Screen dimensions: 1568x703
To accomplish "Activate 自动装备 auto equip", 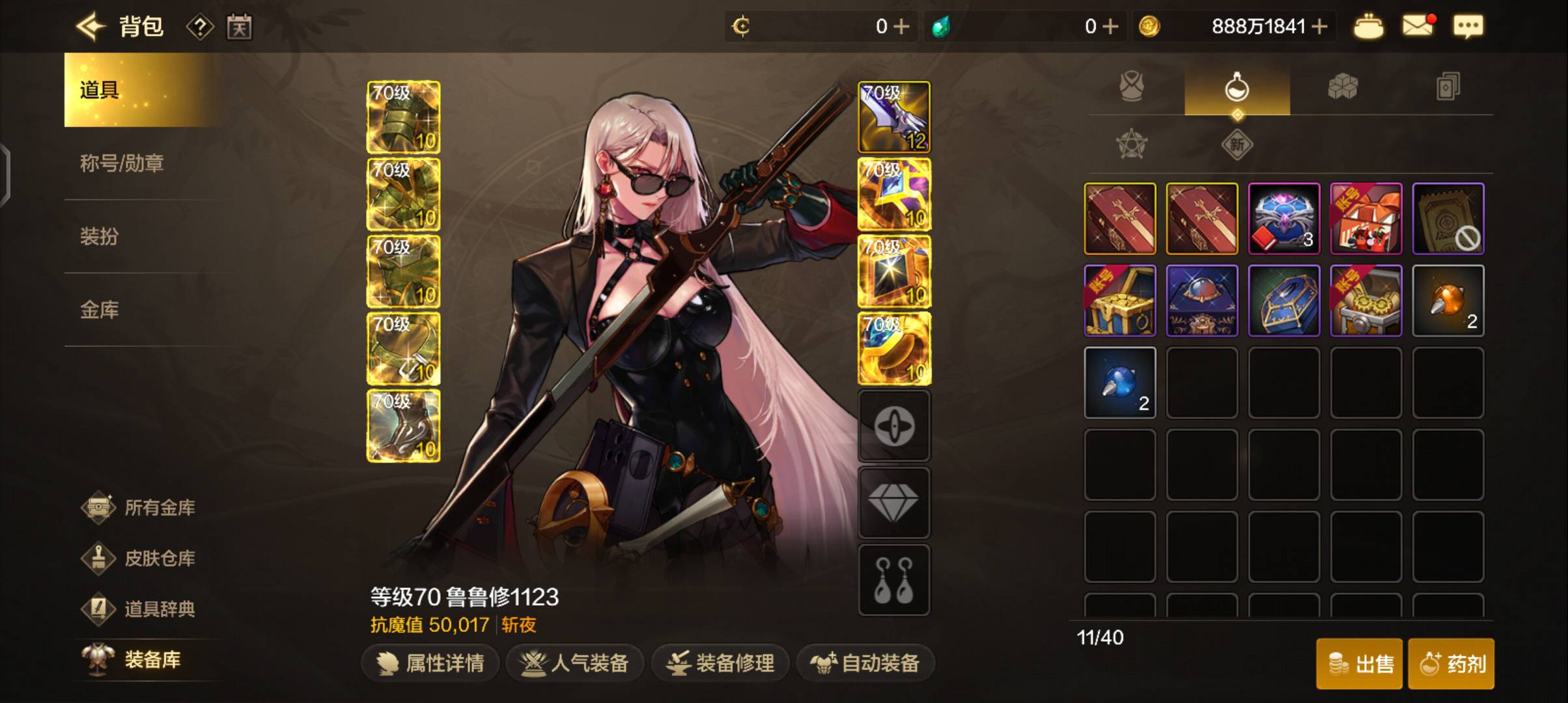I will 865,663.
